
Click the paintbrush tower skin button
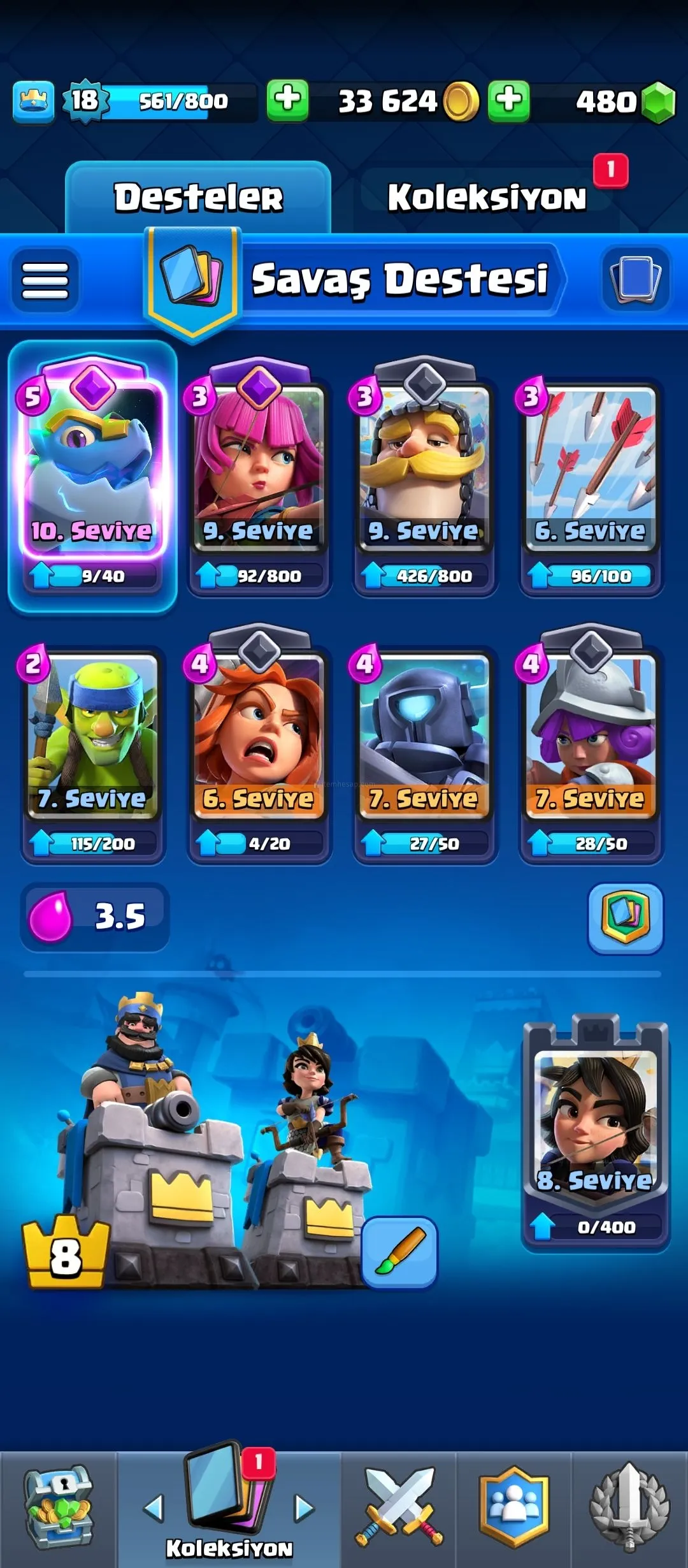(x=399, y=1252)
